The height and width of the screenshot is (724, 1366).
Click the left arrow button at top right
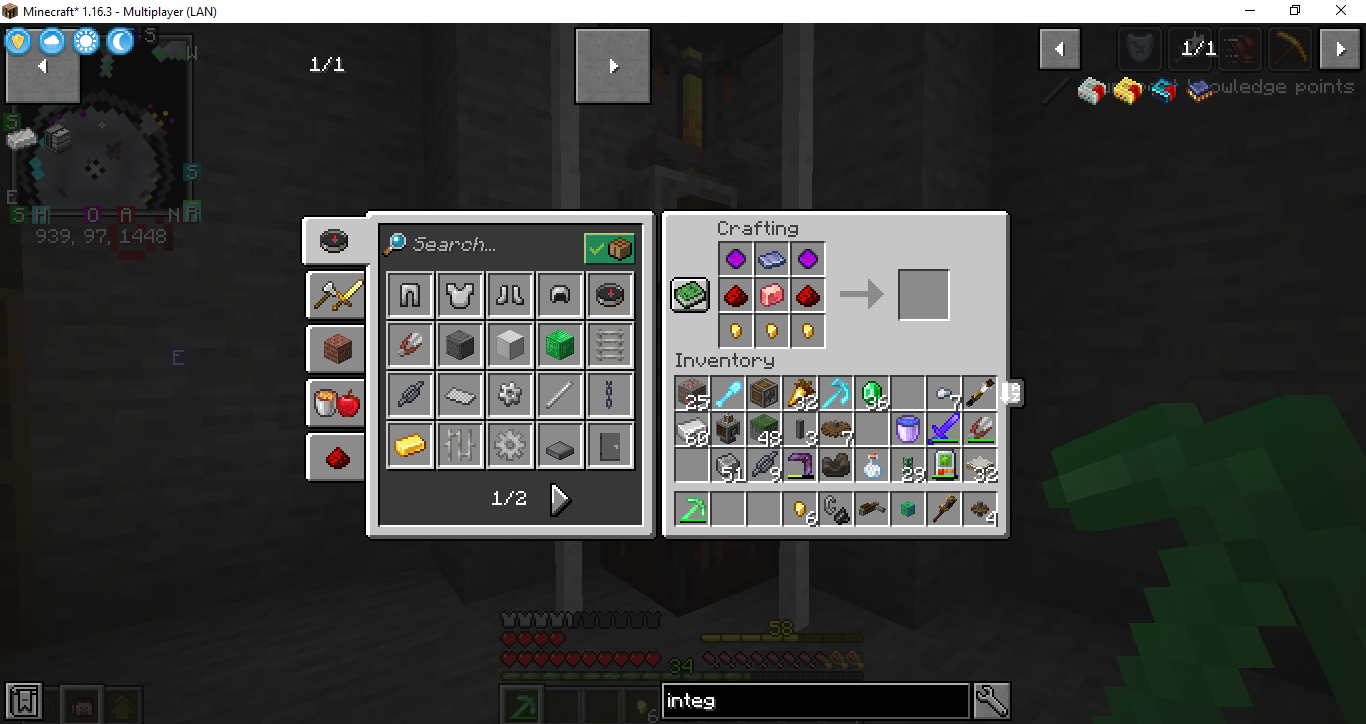[x=1060, y=48]
